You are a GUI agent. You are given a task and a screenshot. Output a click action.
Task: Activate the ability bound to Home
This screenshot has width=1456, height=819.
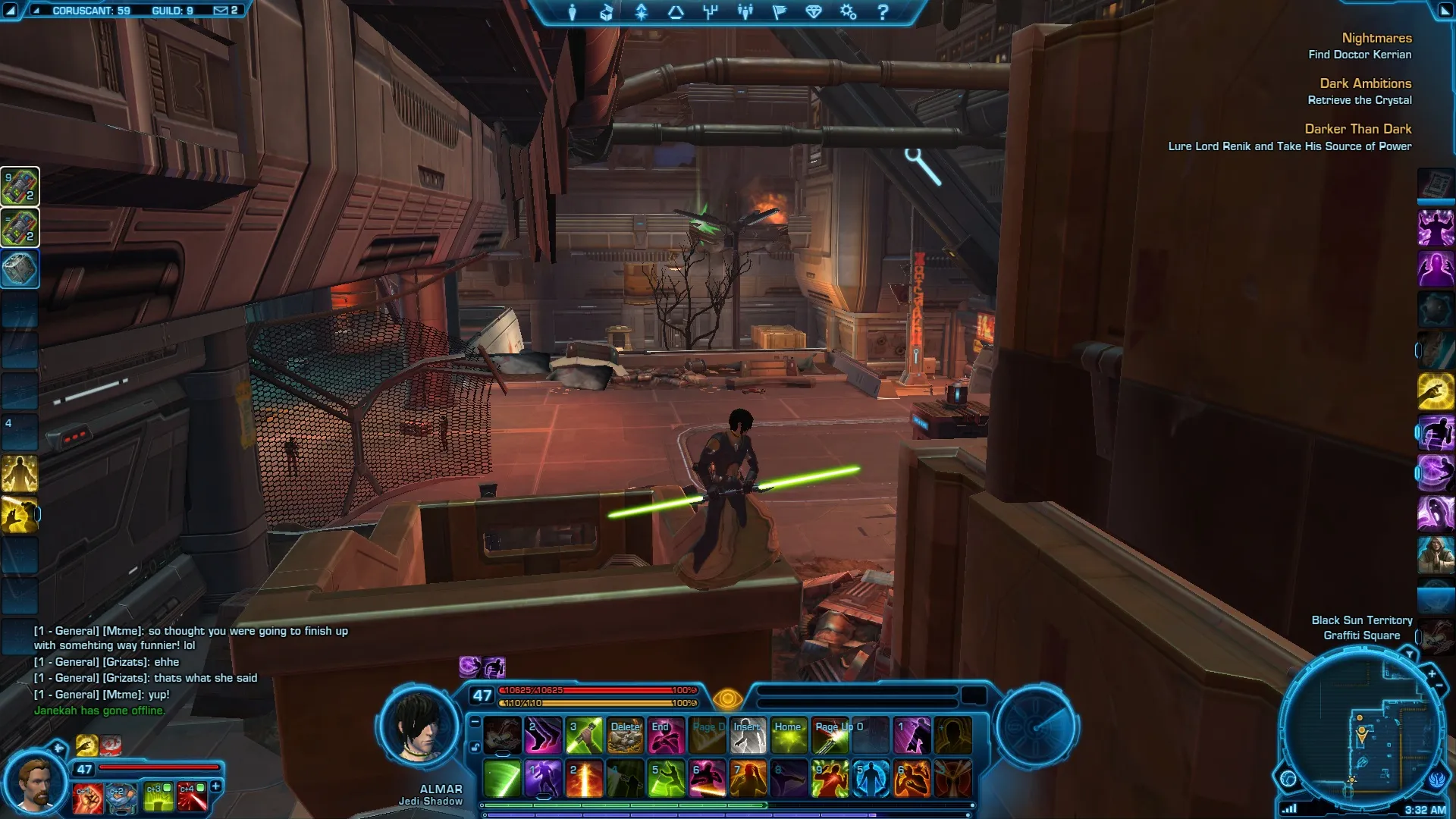[789, 736]
